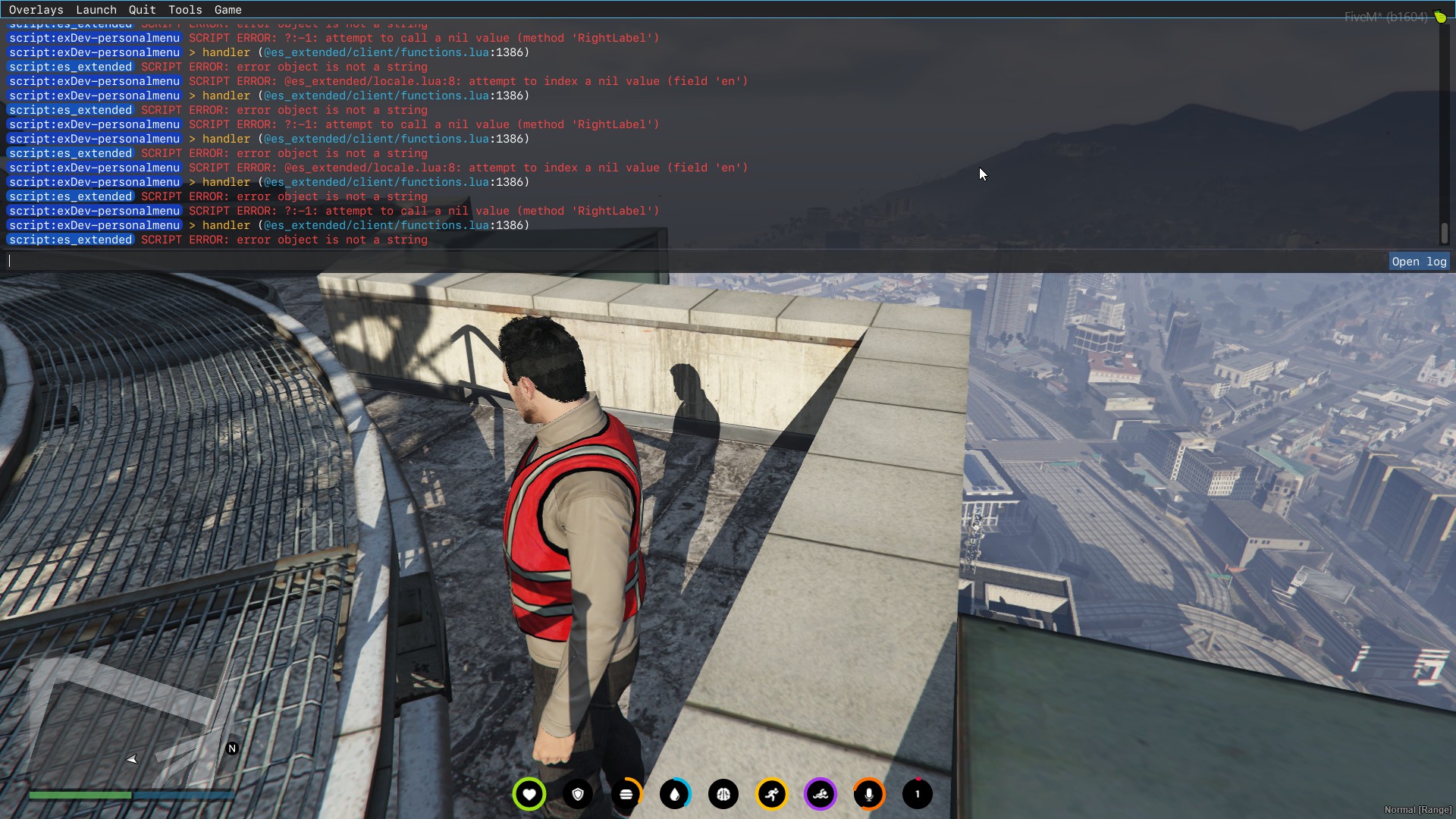Select the brain stress icon
Screen dimensions: 1456x819
point(723,794)
